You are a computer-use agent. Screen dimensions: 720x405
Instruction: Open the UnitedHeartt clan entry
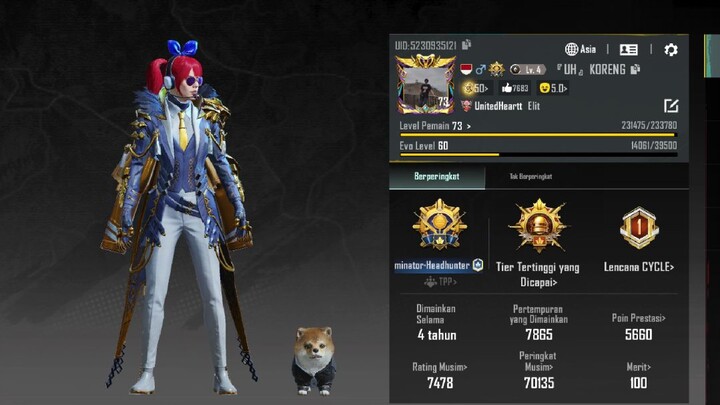click(x=500, y=105)
